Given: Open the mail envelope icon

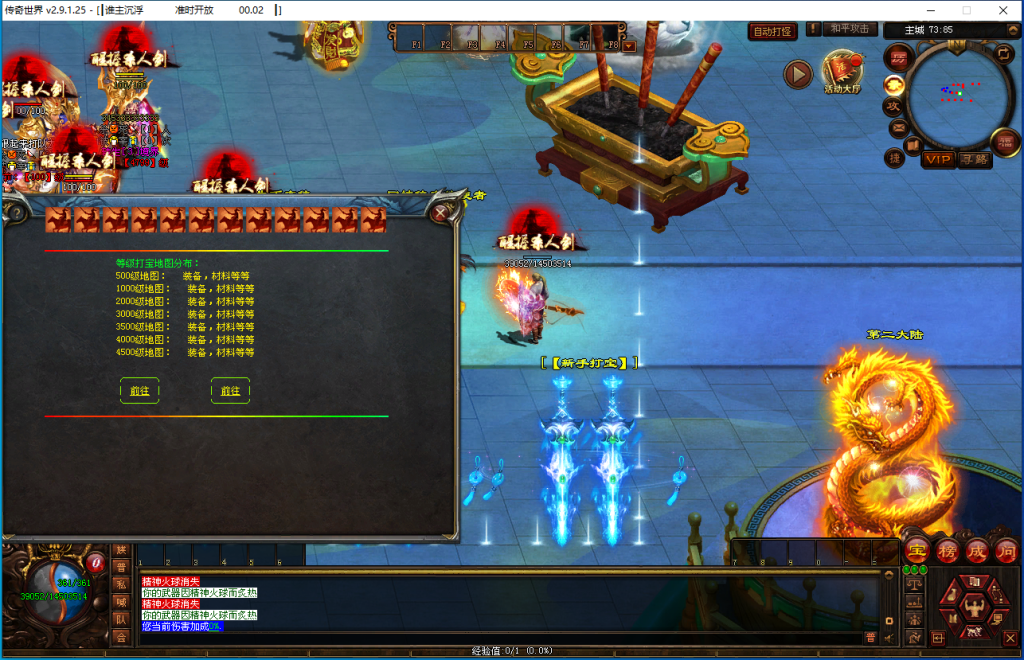Looking at the screenshot, I should [897, 128].
